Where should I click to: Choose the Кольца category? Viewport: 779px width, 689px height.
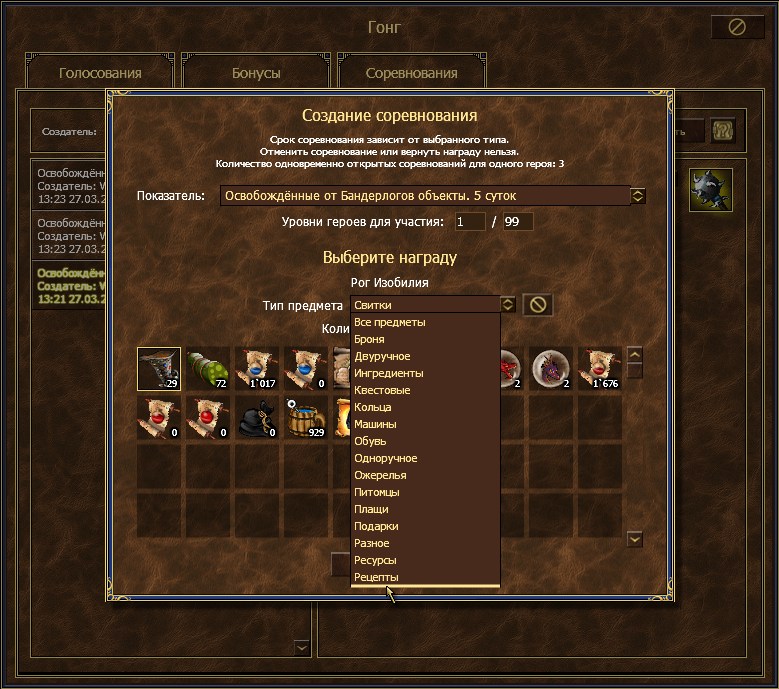click(372, 407)
